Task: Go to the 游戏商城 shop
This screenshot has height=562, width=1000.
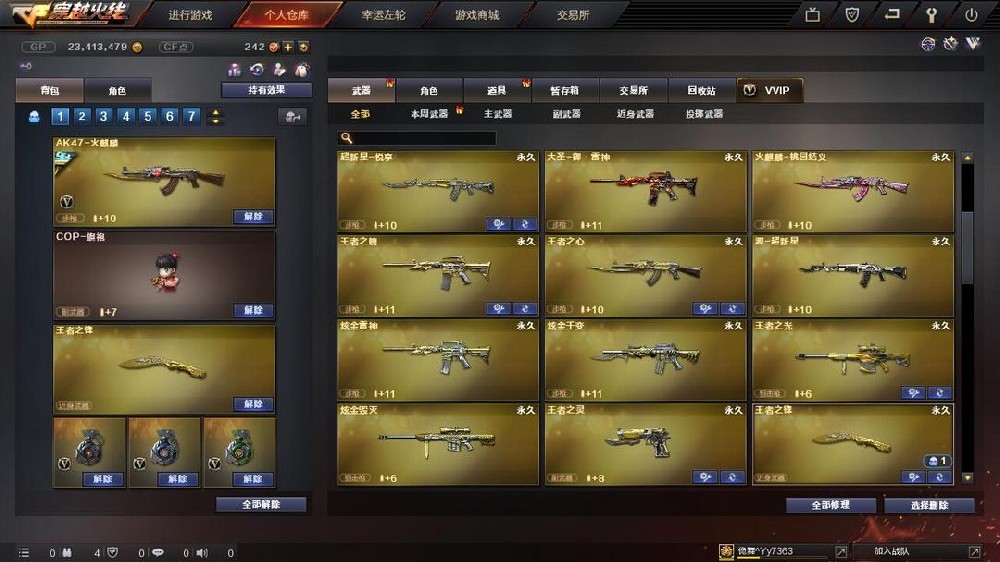Action: point(476,16)
